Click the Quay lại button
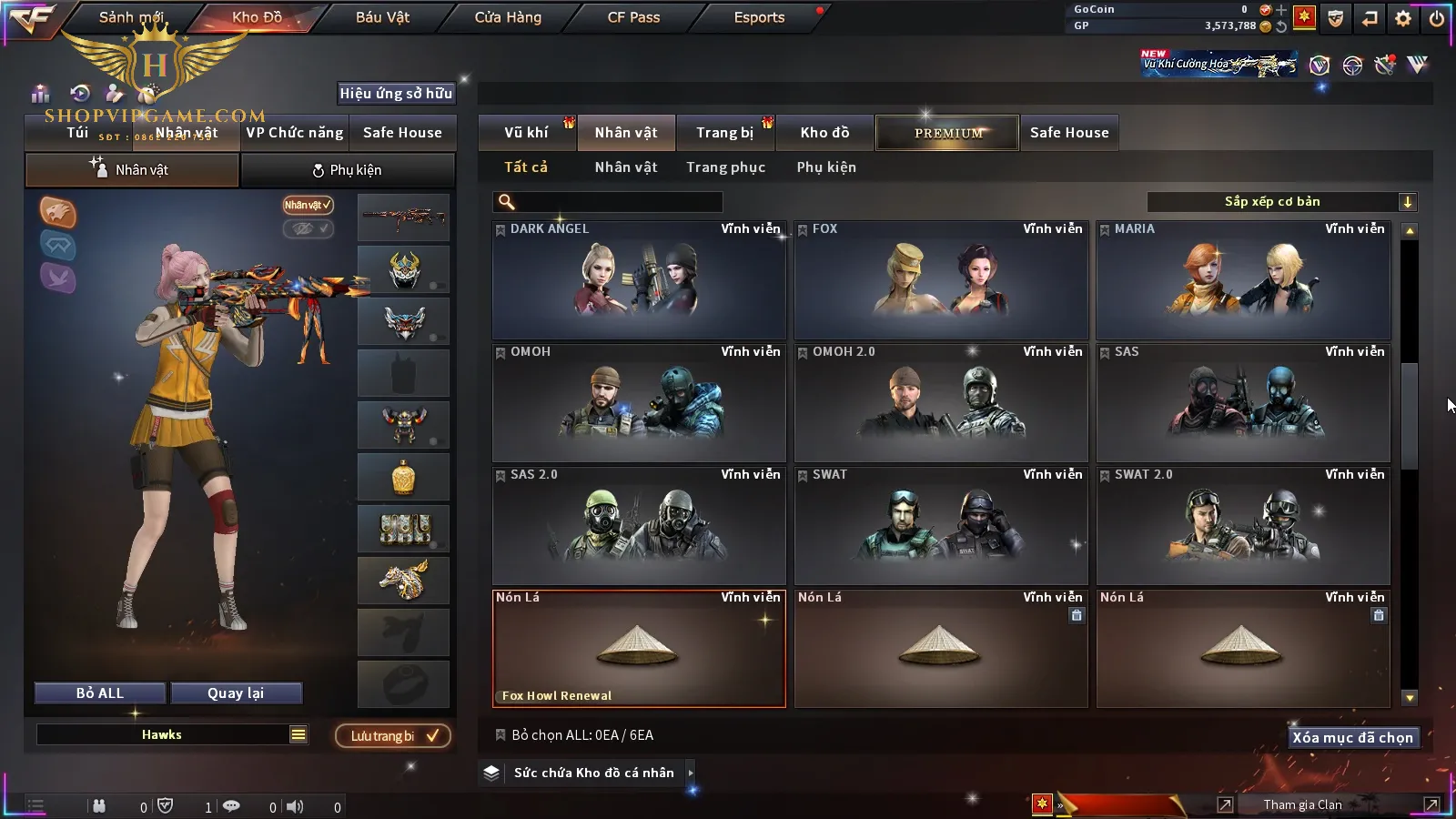Screen dimensions: 1456x819 (x=236, y=693)
